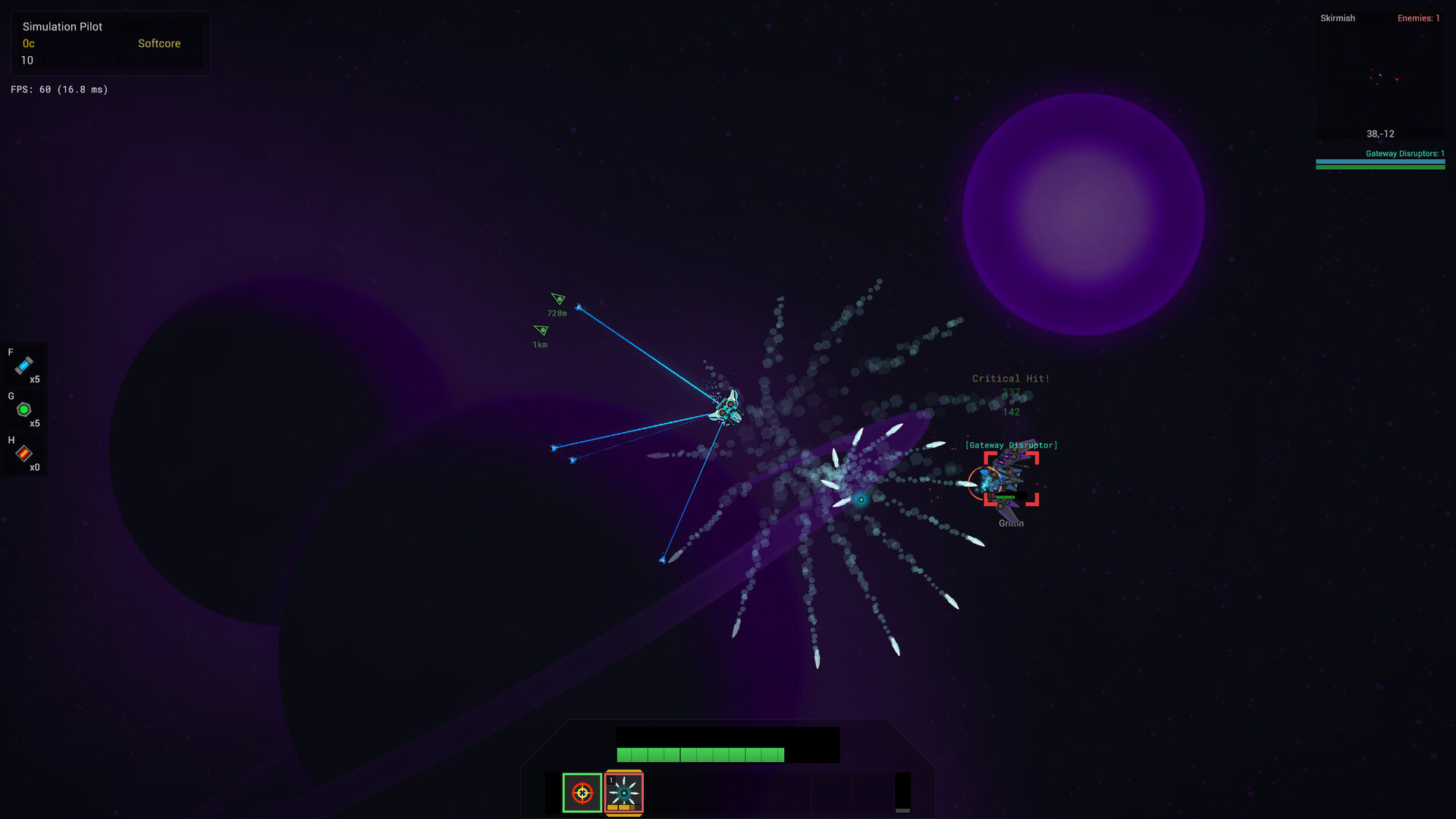Image resolution: width=1456 pixels, height=819 pixels.
Task: Click the Skirmish mode label
Action: click(1337, 17)
